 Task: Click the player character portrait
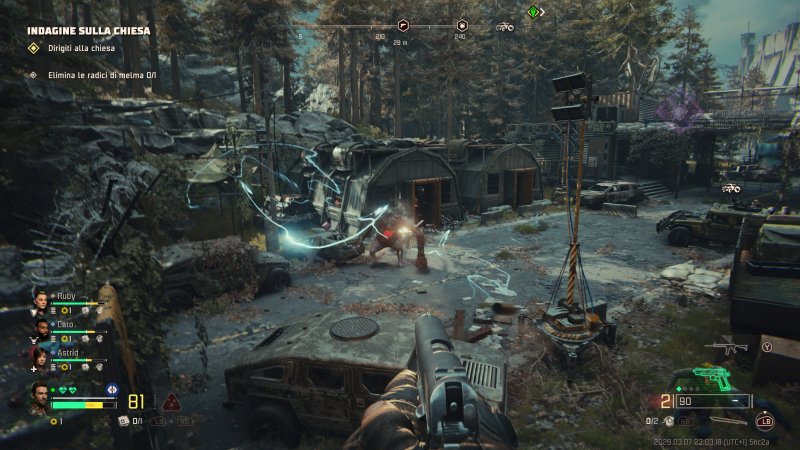click(39, 397)
